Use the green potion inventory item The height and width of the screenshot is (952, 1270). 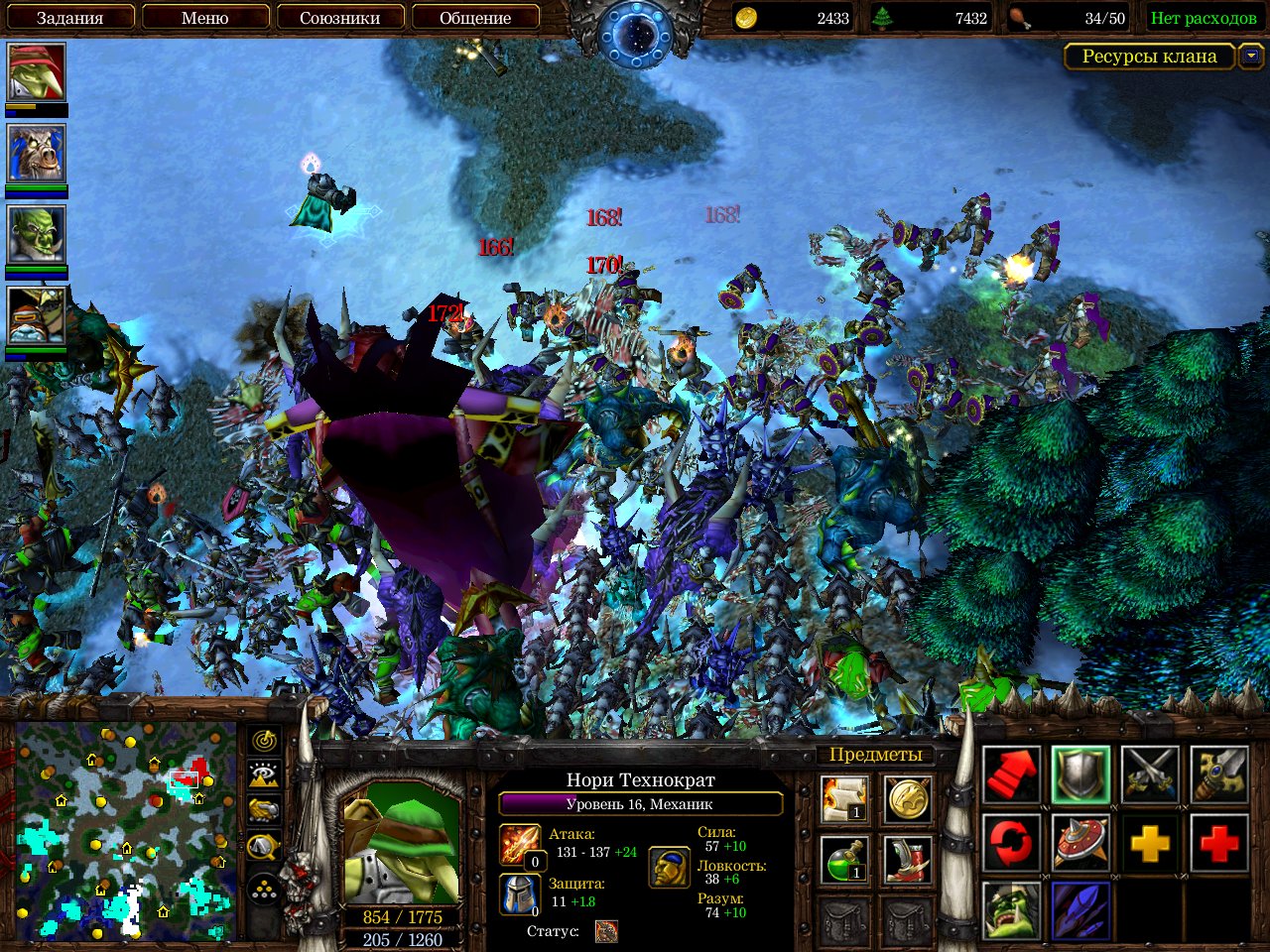(x=845, y=859)
